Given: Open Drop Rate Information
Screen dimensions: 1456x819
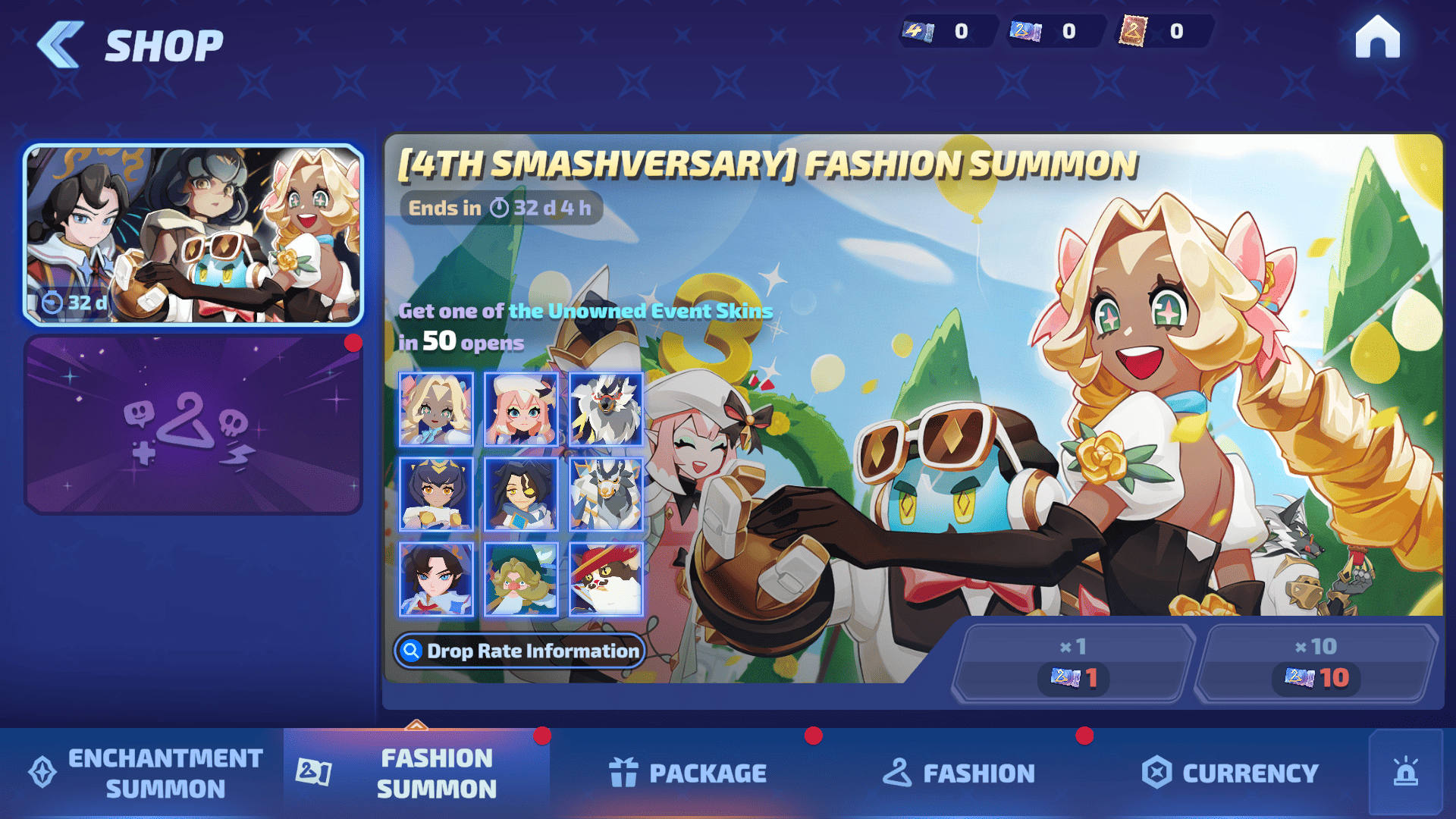Looking at the screenshot, I should (x=520, y=651).
